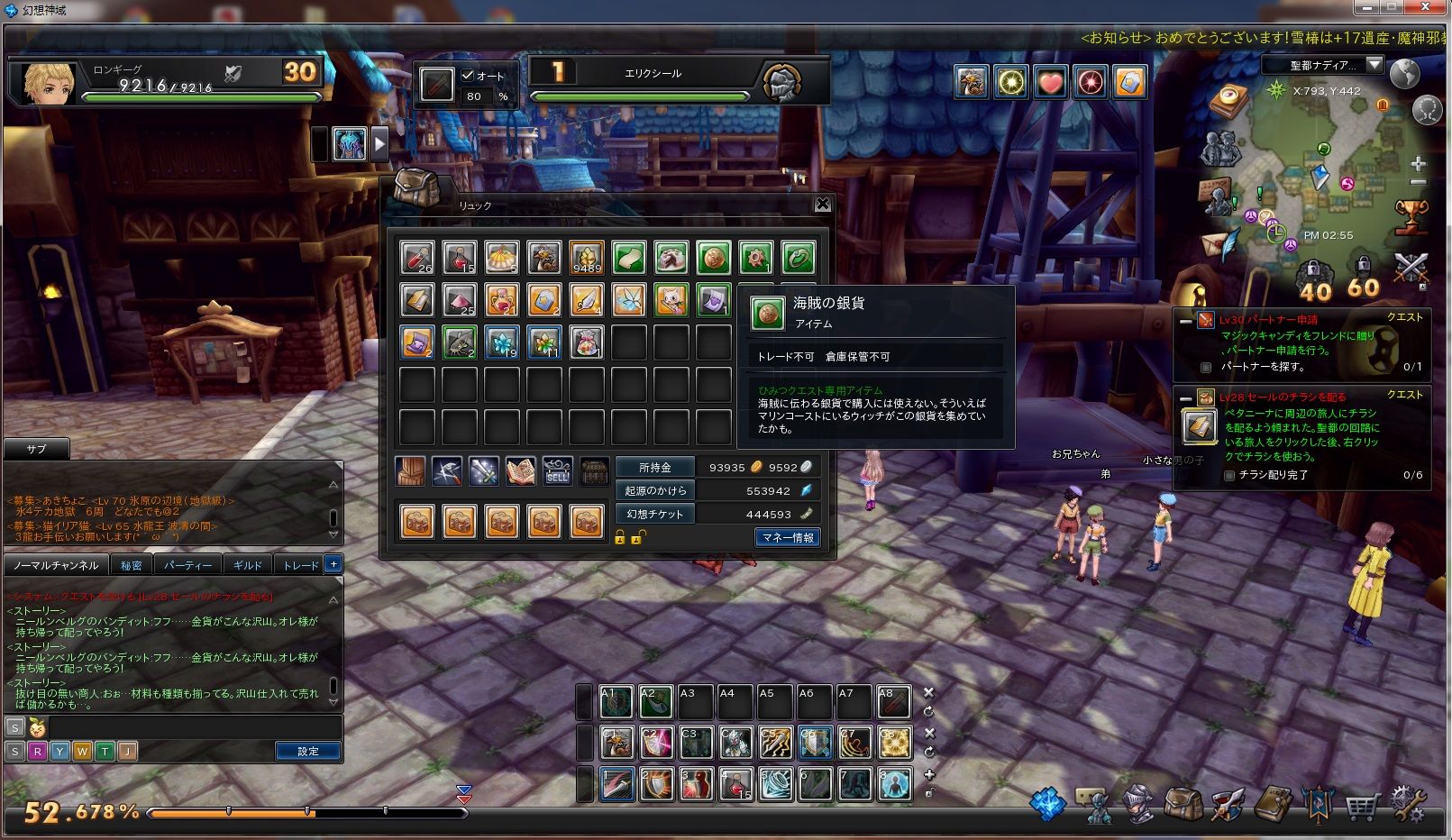The image size is (1452, 840).
Task: Open the trophy achievements icon
Action: 1411,216
